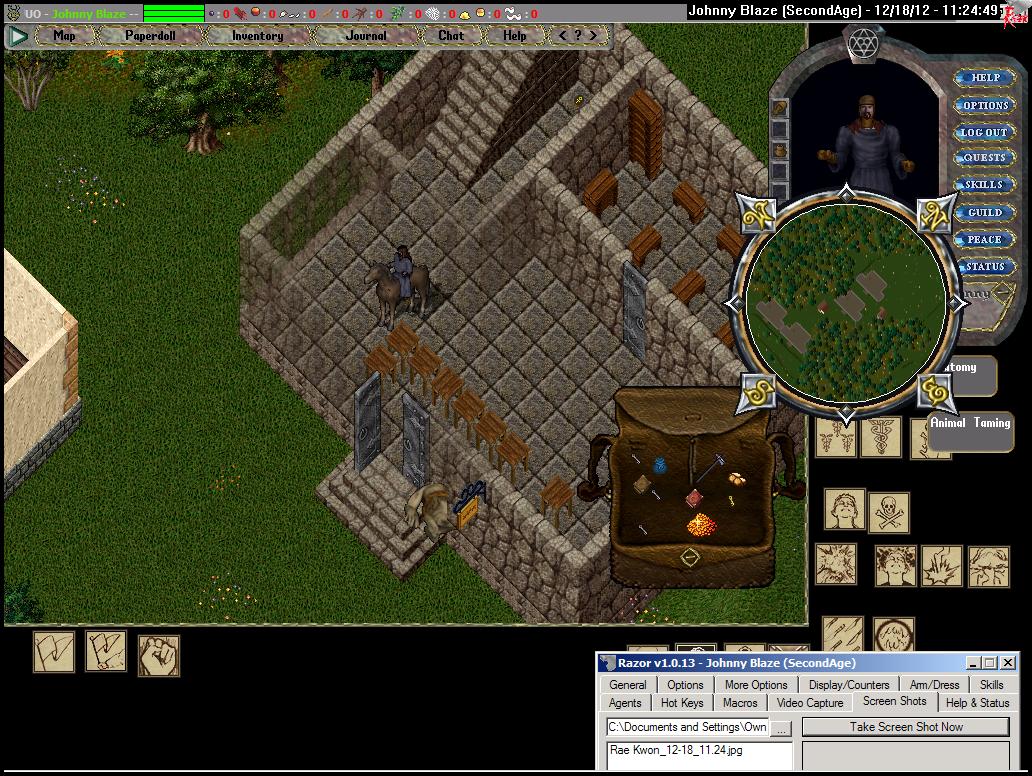Show the SKILLS list from the paperdoll
Image resolution: width=1032 pixels, height=776 pixels.
pyautogui.click(x=984, y=185)
